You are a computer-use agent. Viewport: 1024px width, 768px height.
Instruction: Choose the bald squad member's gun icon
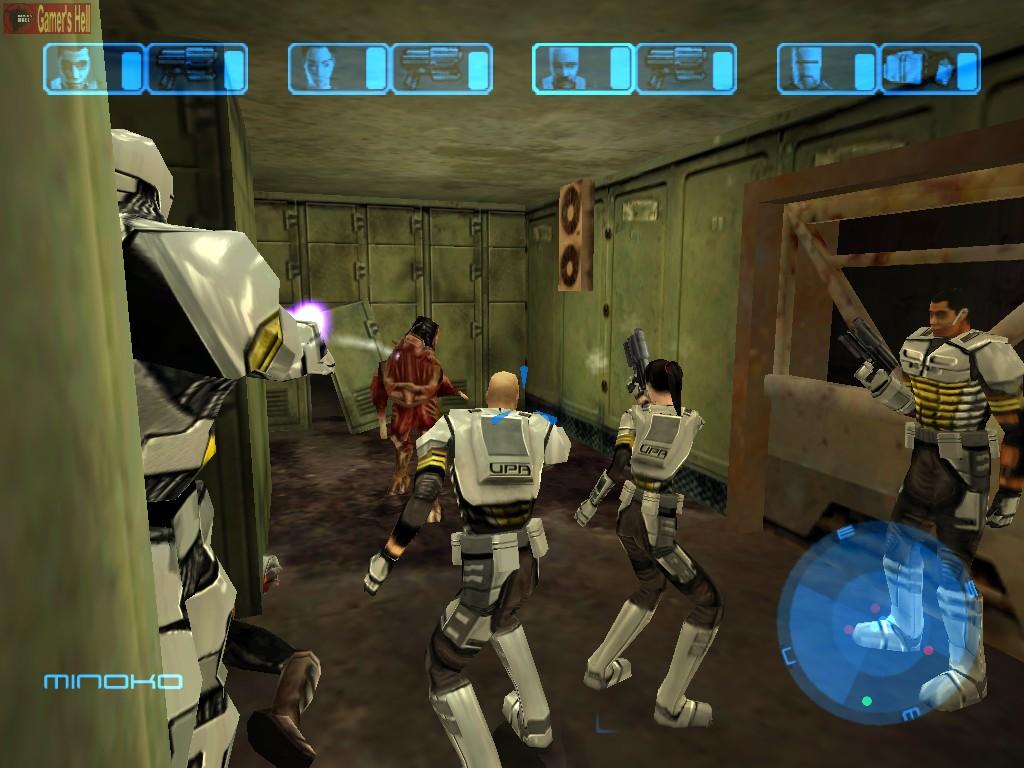click(x=673, y=68)
